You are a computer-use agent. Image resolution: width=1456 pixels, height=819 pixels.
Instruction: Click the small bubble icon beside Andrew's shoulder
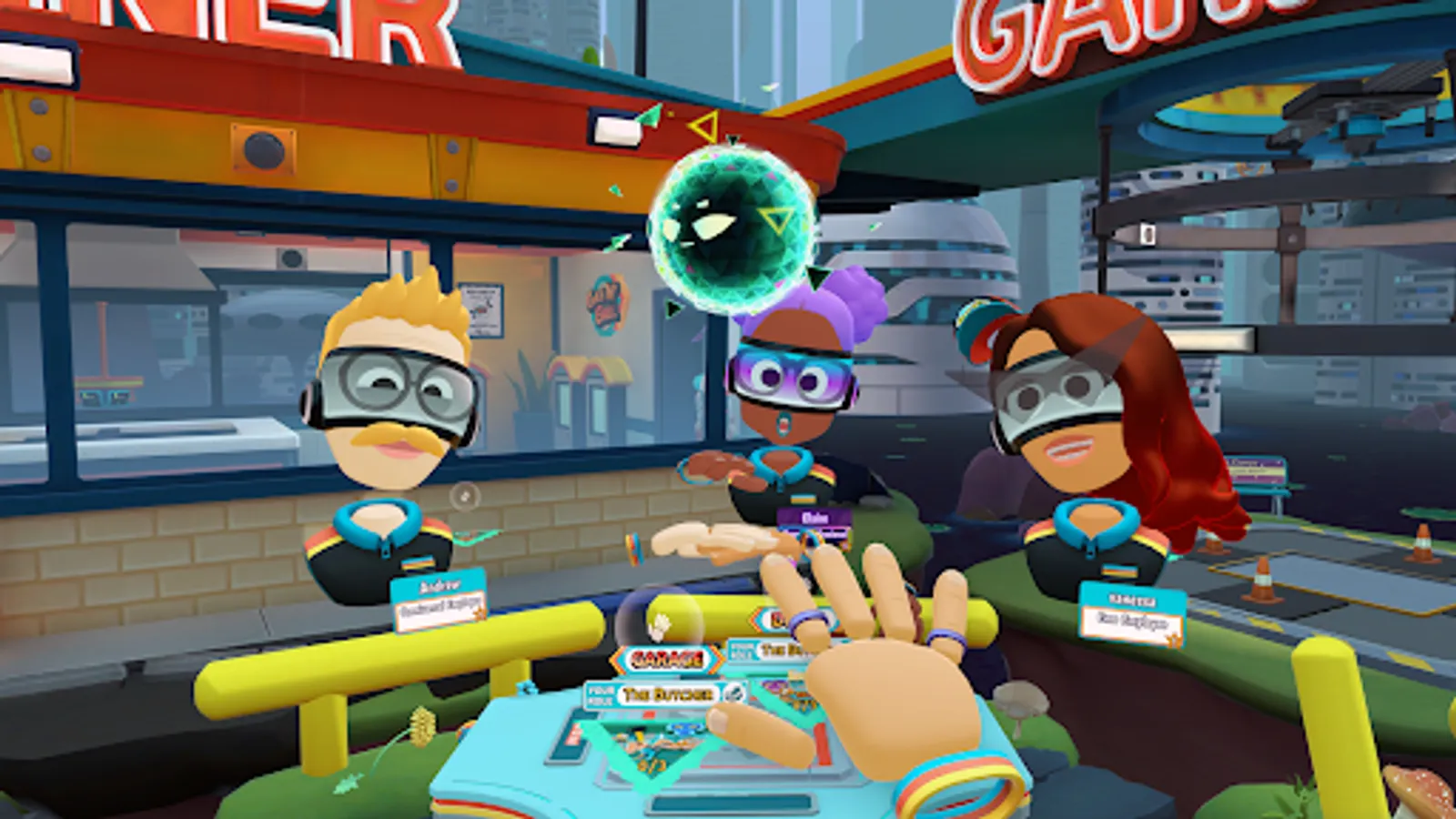465,497
